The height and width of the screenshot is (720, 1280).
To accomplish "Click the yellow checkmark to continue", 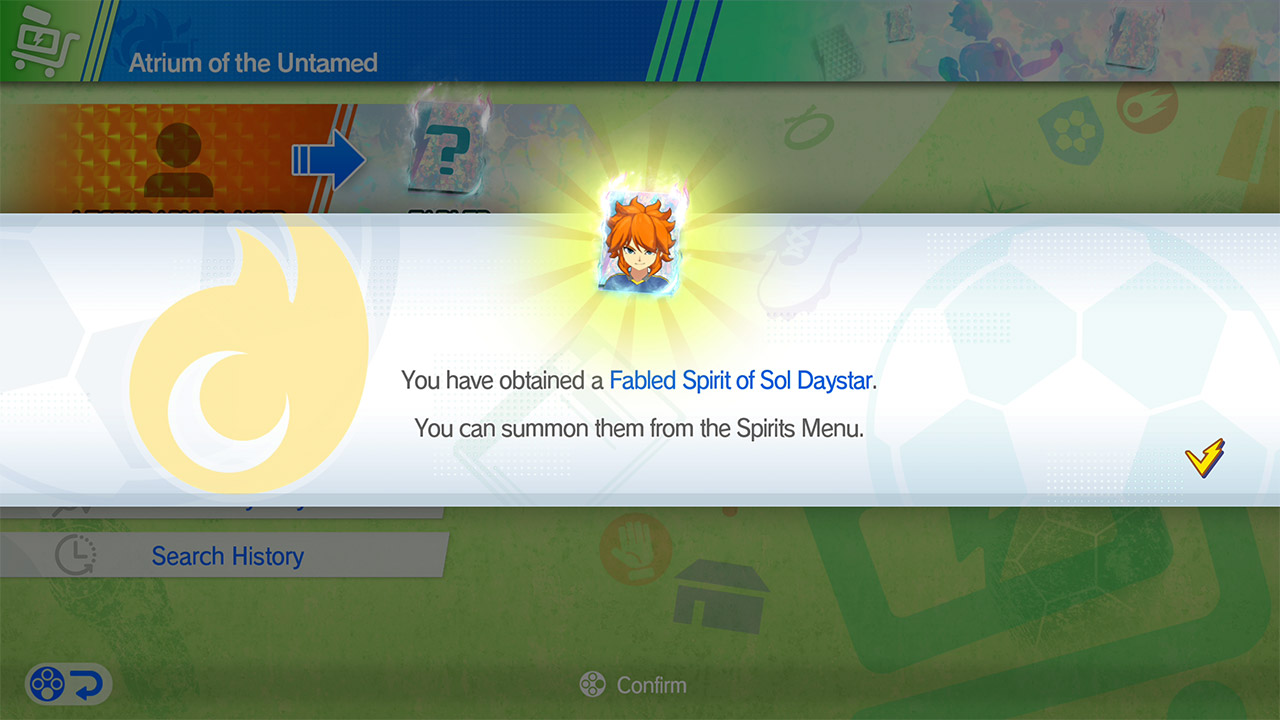I will tap(1204, 457).
